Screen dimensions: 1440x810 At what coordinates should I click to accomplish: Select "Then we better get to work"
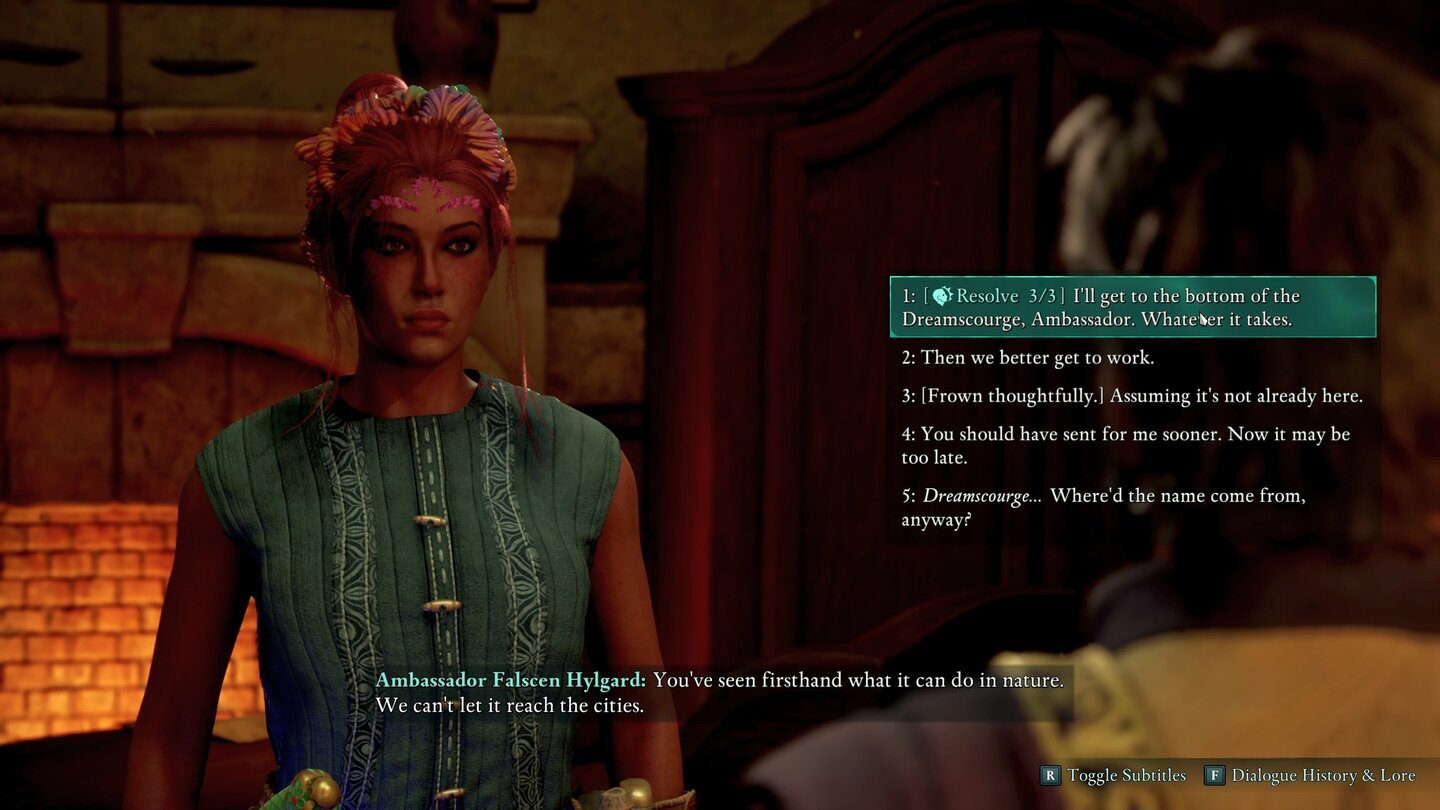(1027, 357)
